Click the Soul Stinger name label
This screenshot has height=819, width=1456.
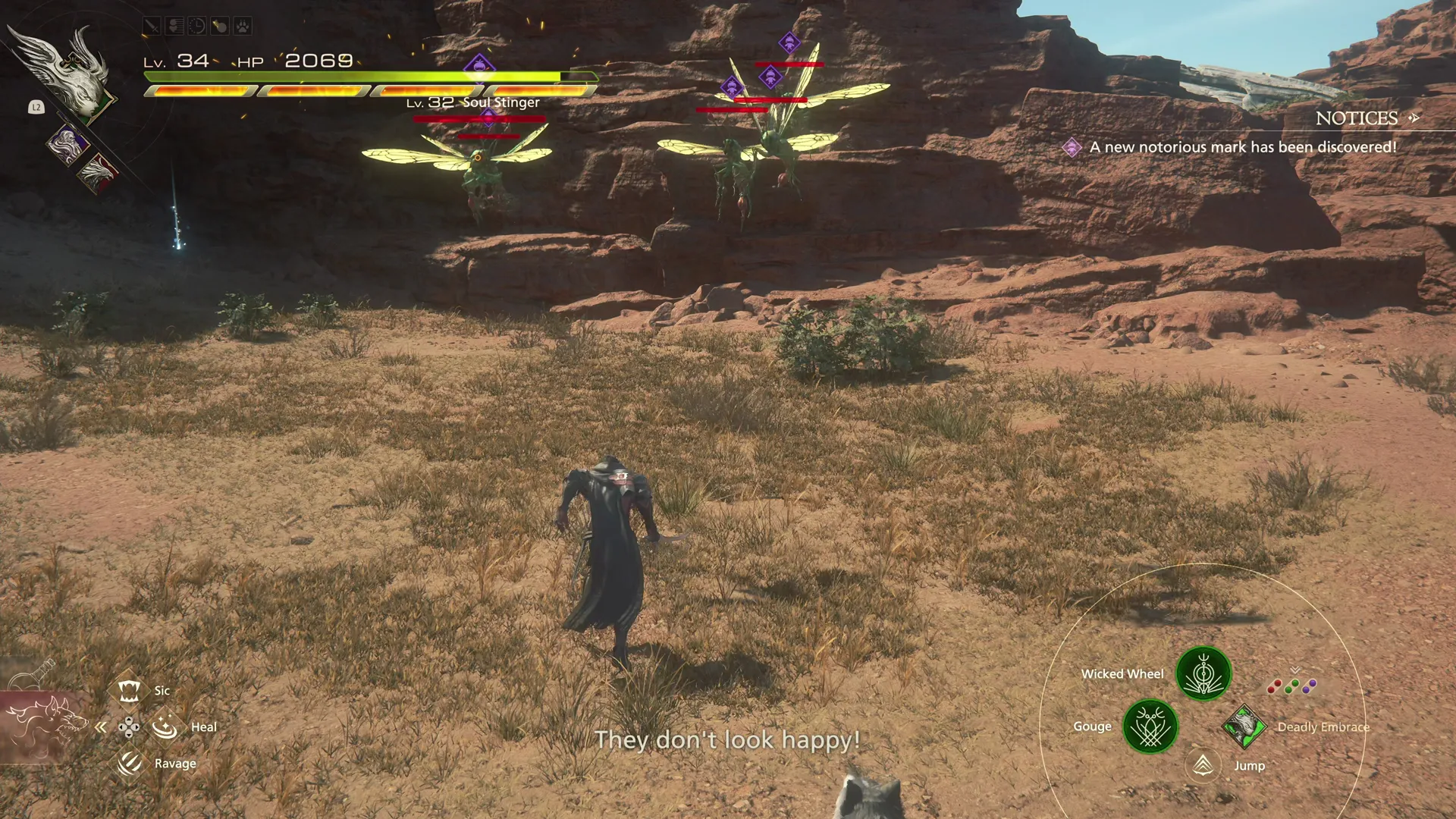[x=500, y=102]
